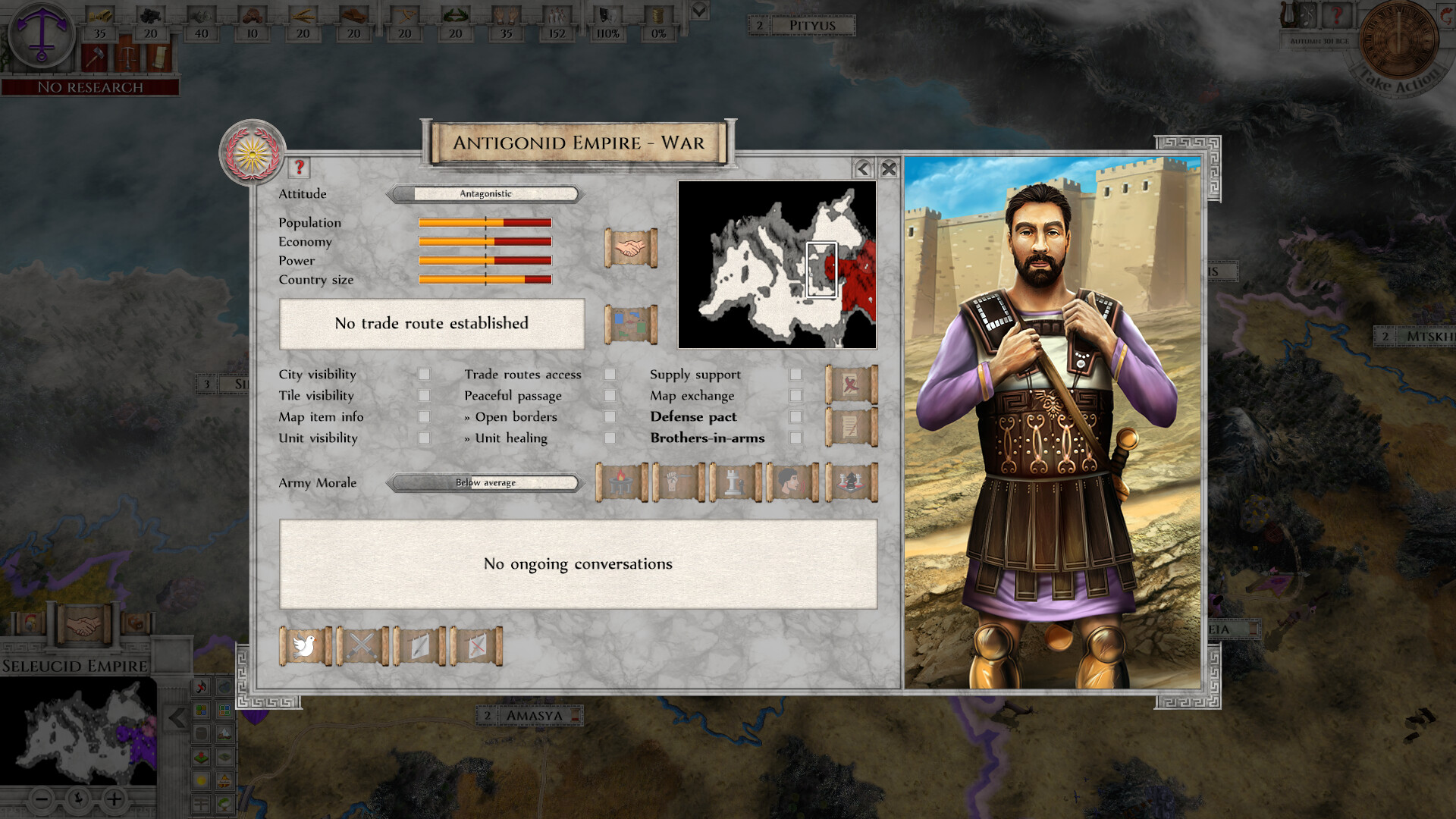The height and width of the screenshot is (819, 1456).
Task: Click the dove peace offer scroll
Action: coord(307,646)
